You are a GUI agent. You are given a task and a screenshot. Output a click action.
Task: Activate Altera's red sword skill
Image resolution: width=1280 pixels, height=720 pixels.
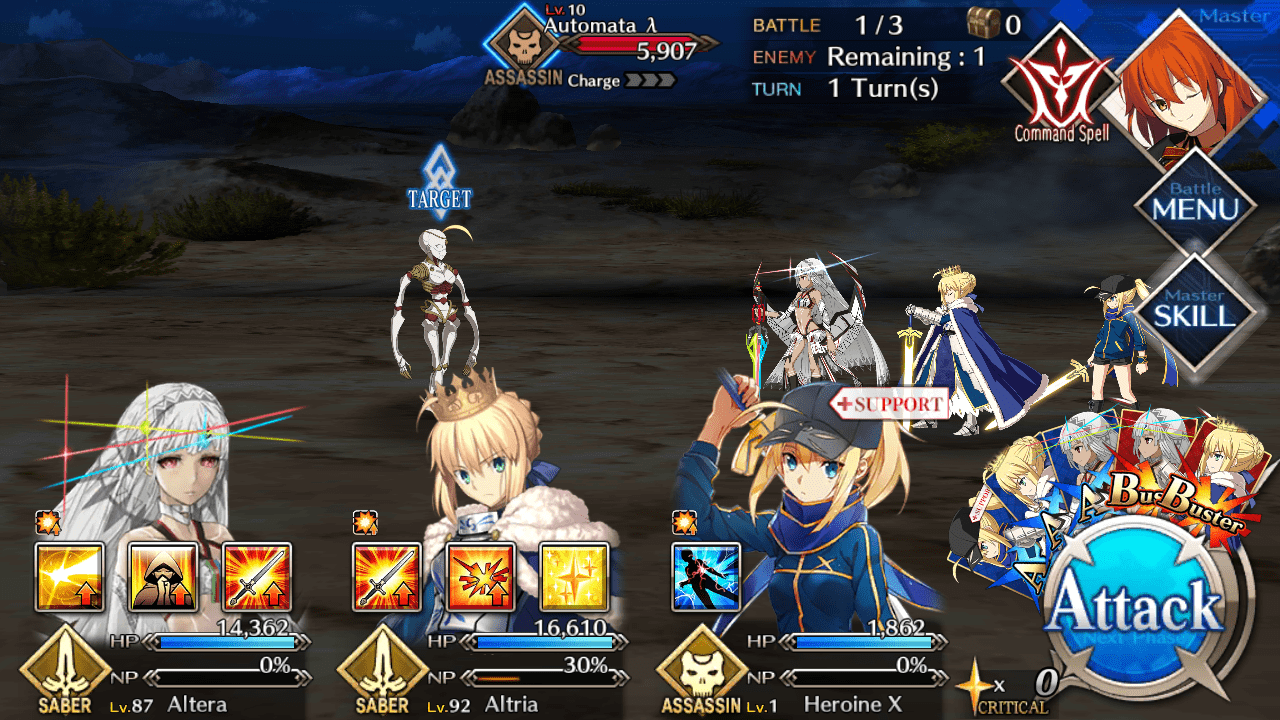pos(257,577)
